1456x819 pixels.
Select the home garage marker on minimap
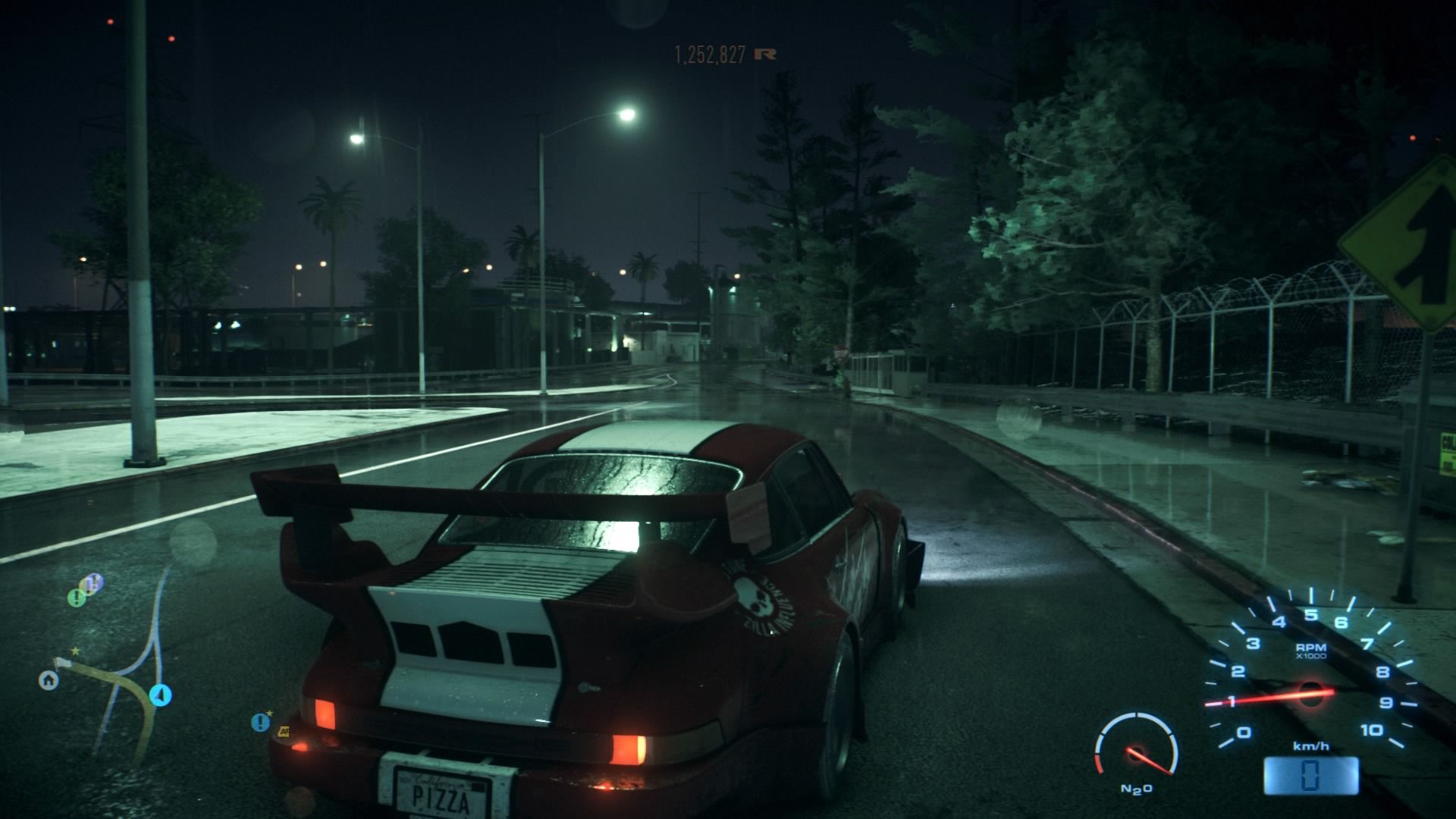49,680
